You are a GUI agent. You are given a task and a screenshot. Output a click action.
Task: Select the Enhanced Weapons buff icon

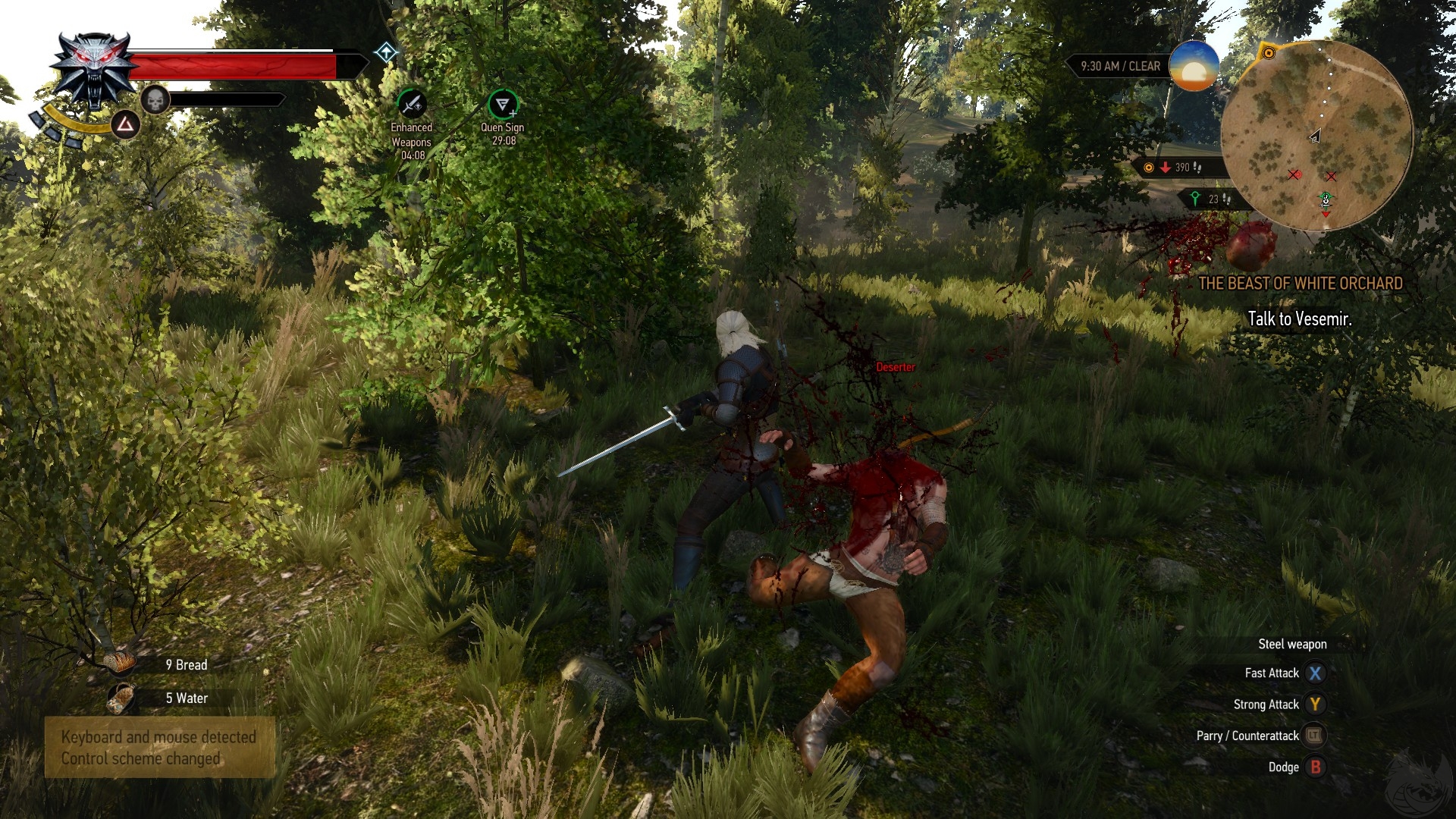(412, 104)
